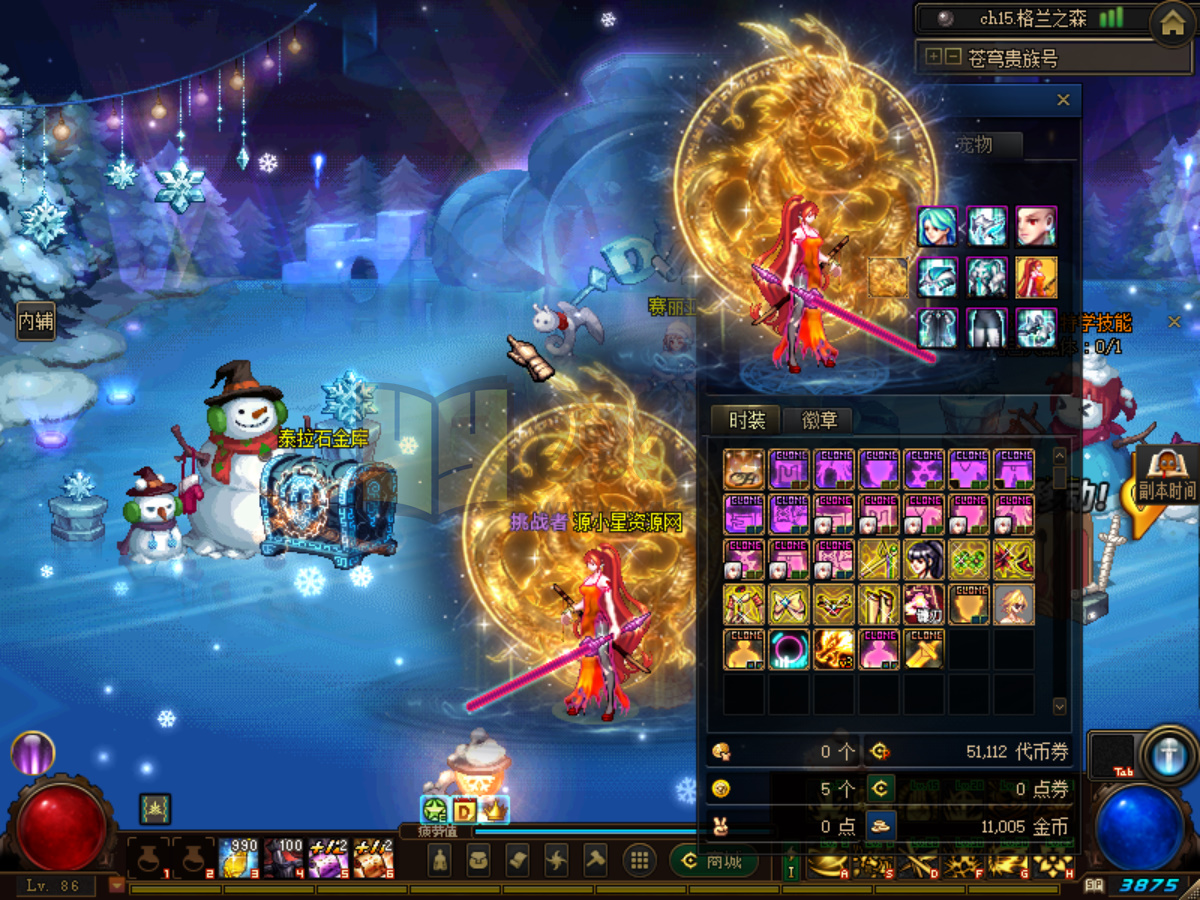Close the avatar inventory panel

click(1063, 100)
